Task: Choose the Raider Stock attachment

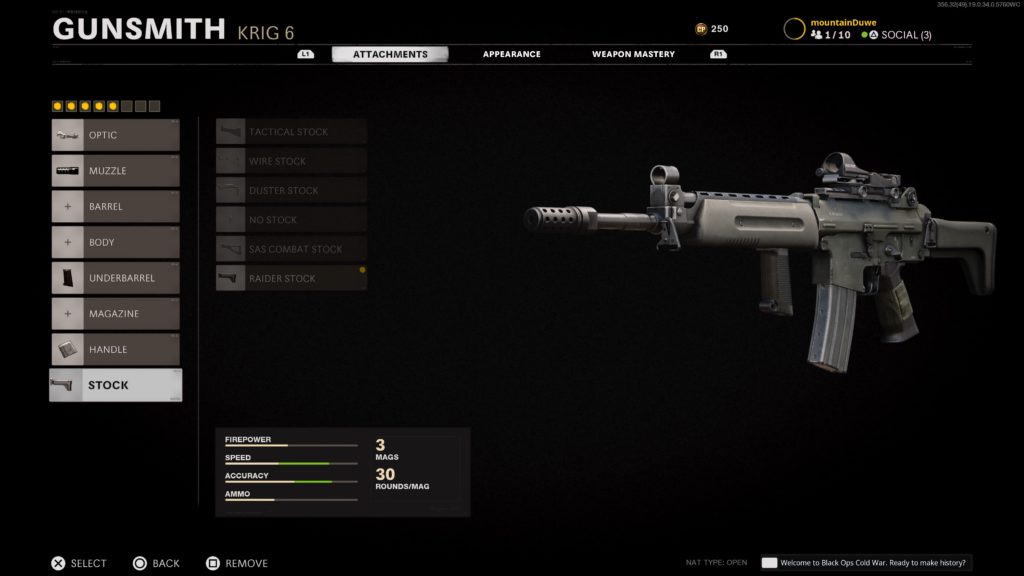Action: pyautogui.click(x=291, y=278)
